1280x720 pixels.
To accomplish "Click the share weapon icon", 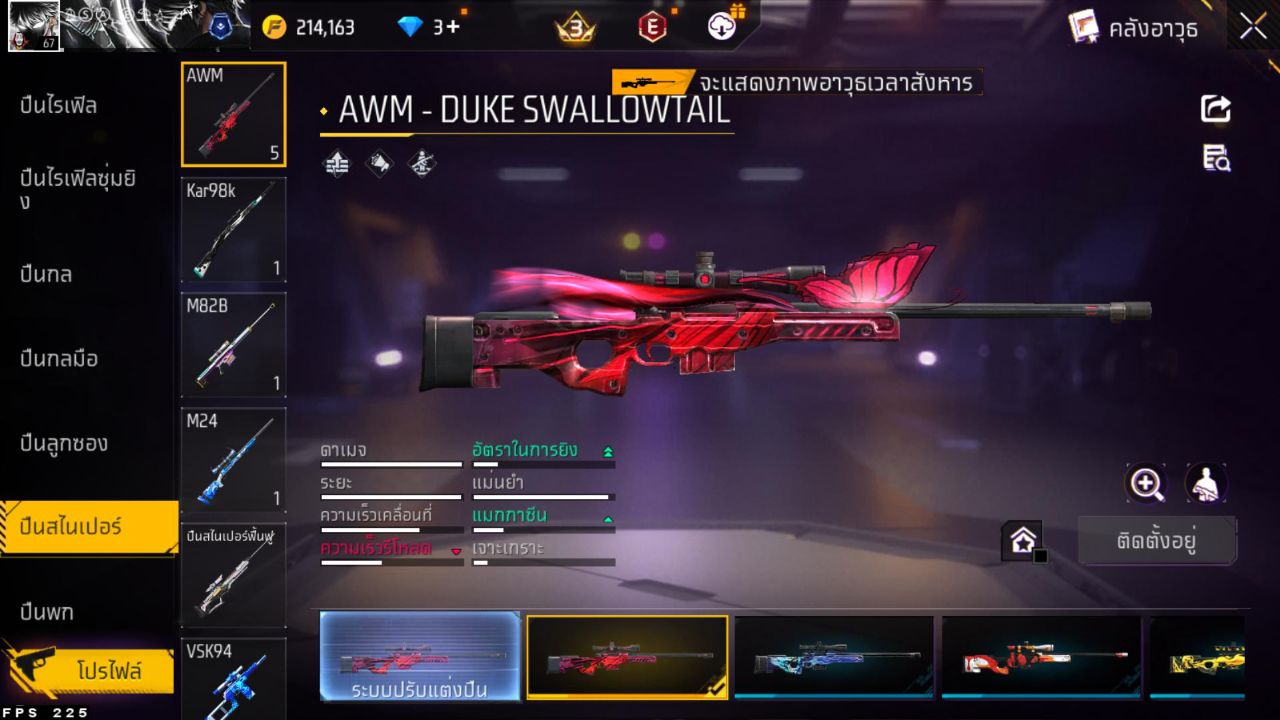I will coord(1216,110).
